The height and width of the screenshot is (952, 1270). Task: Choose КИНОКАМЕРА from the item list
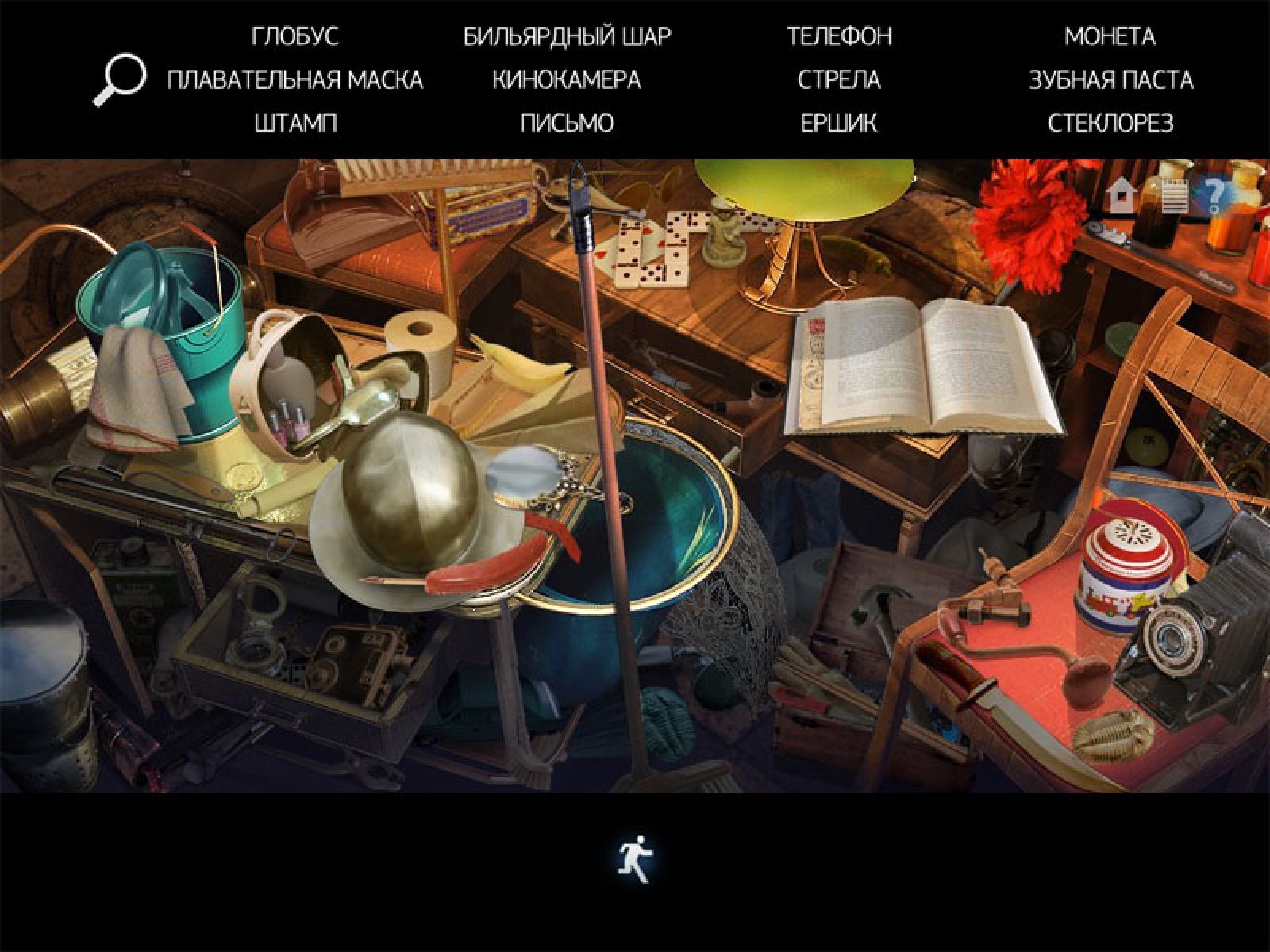567,80
